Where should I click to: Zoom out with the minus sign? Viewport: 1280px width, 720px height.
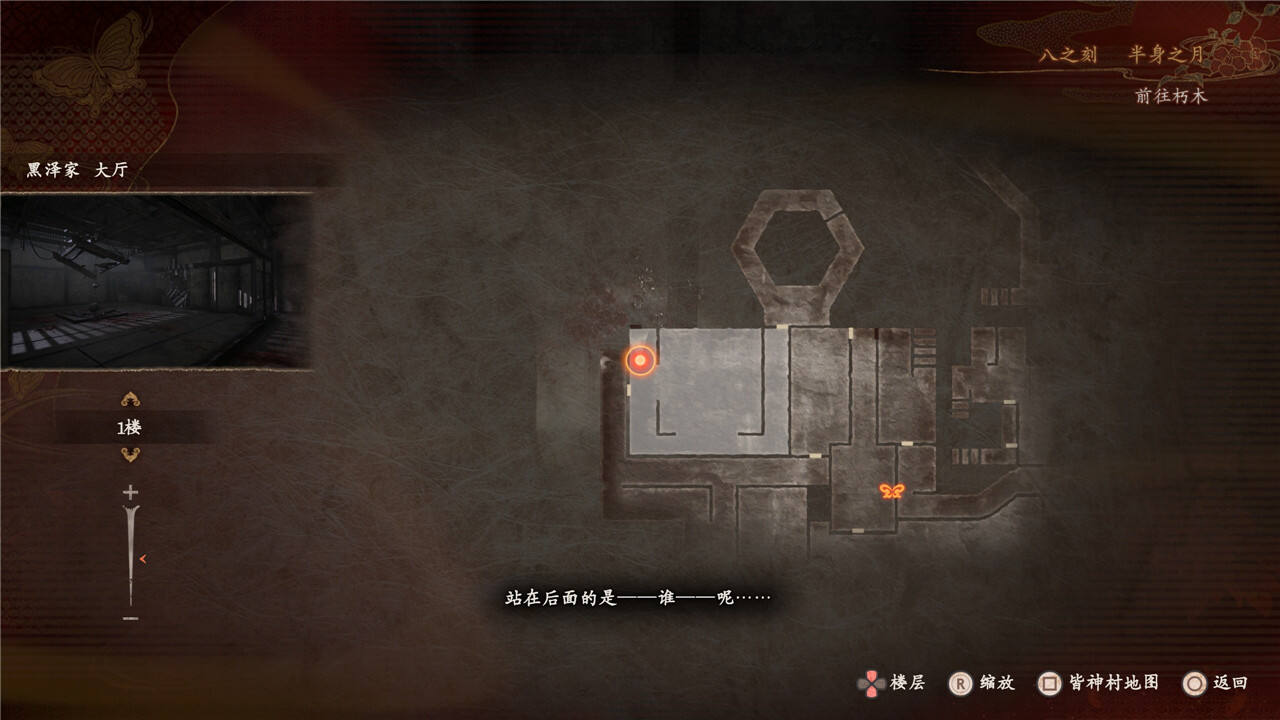click(130, 619)
